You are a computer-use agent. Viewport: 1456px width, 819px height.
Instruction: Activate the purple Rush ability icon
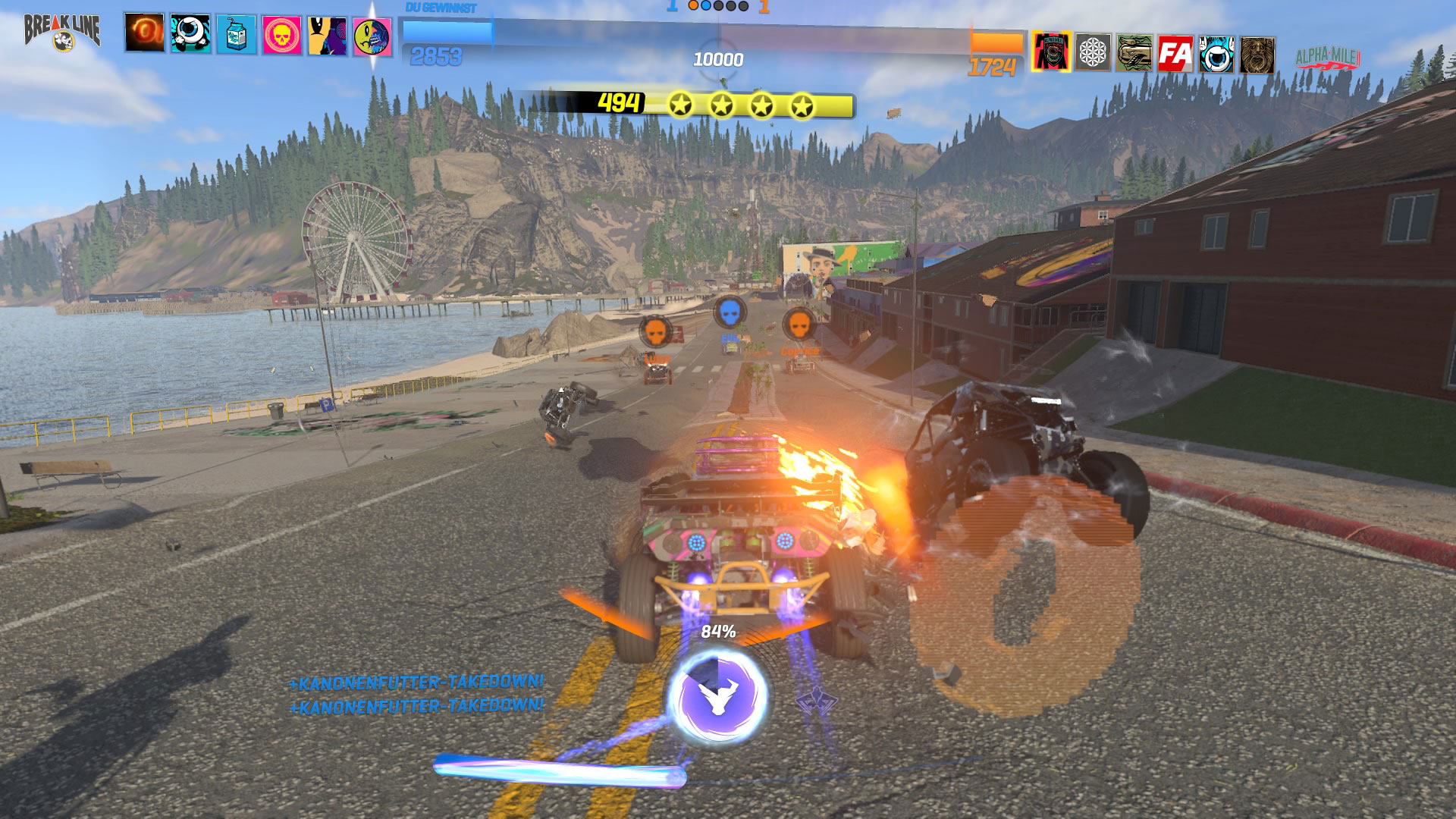pyautogui.click(x=717, y=695)
